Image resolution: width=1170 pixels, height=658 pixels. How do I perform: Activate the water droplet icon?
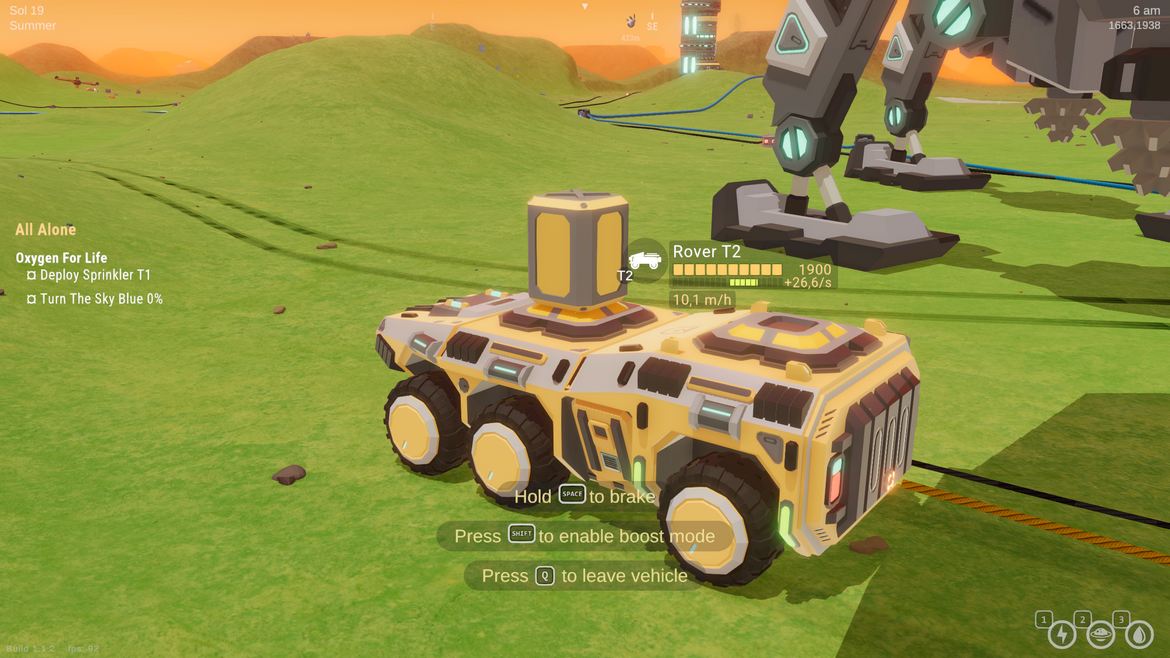pyautogui.click(x=1139, y=633)
